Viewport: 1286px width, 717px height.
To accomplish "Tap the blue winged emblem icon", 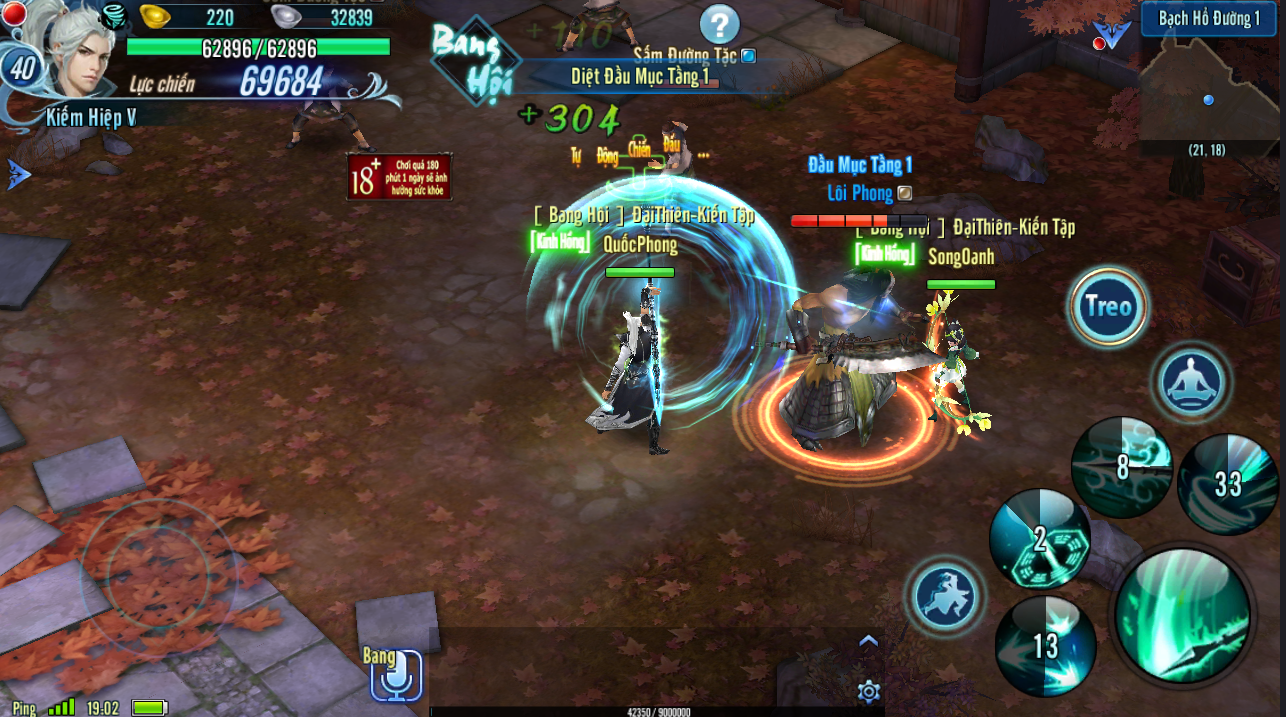I will tap(1111, 35).
